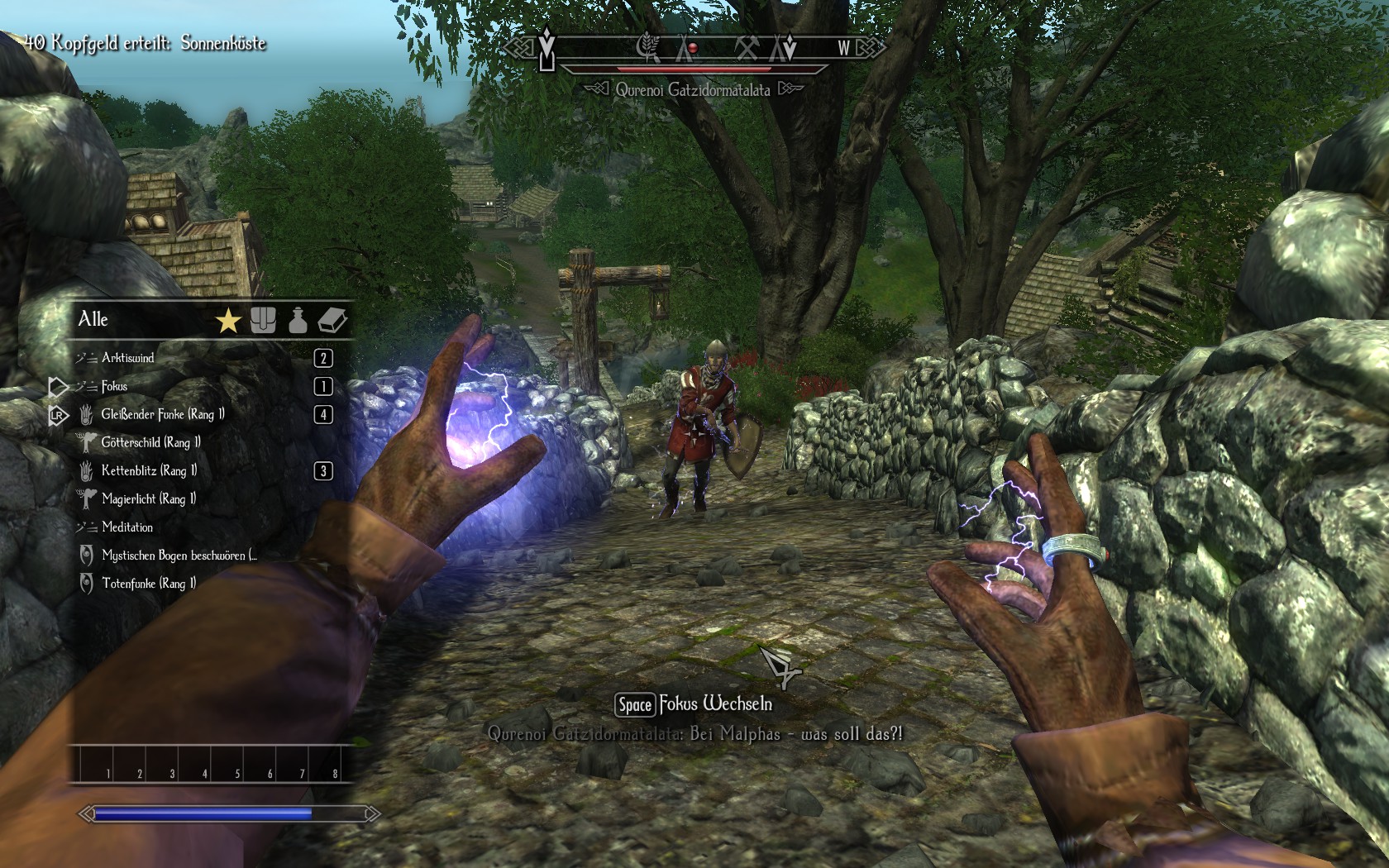Screen dimensions: 1389x868
Task: Open favorites group slot 8
Action: coord(325,764)
